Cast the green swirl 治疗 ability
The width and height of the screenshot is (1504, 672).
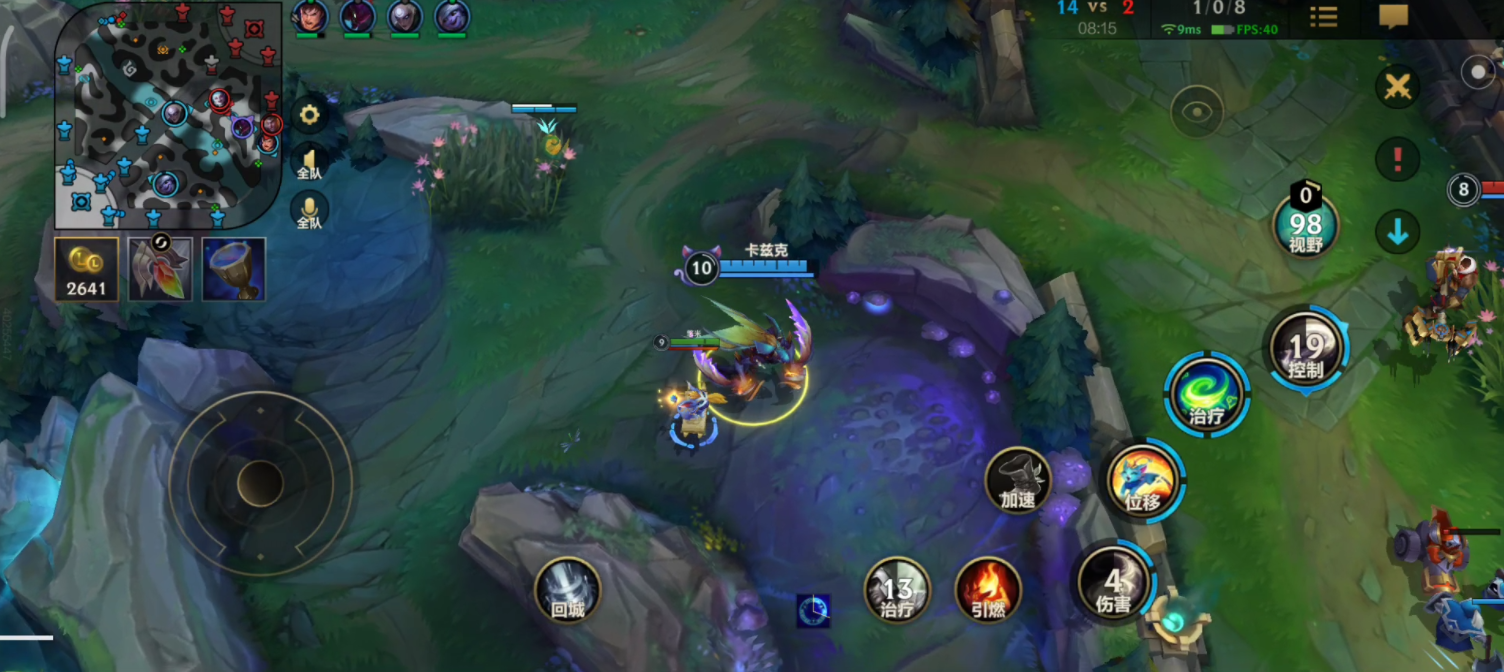click(1206, 394)
